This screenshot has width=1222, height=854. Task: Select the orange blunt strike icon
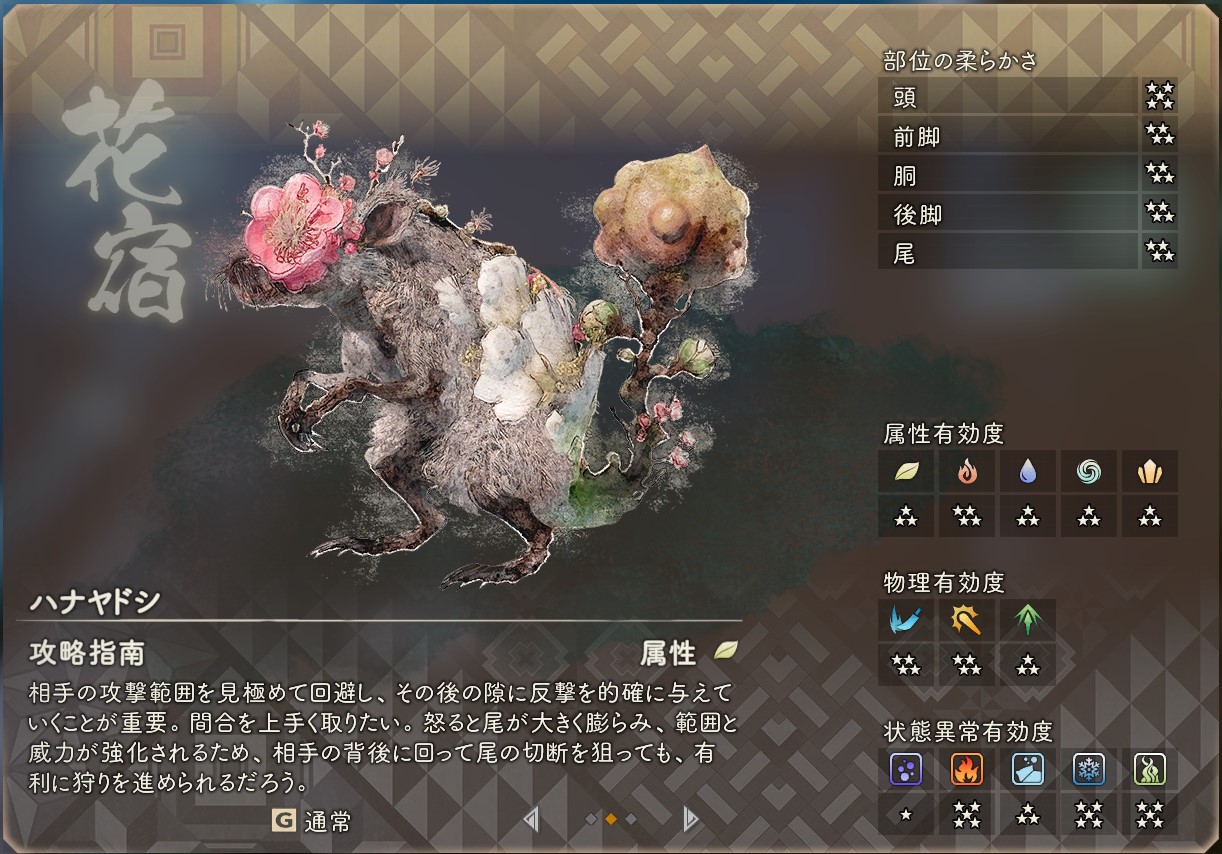pos(967,620)
